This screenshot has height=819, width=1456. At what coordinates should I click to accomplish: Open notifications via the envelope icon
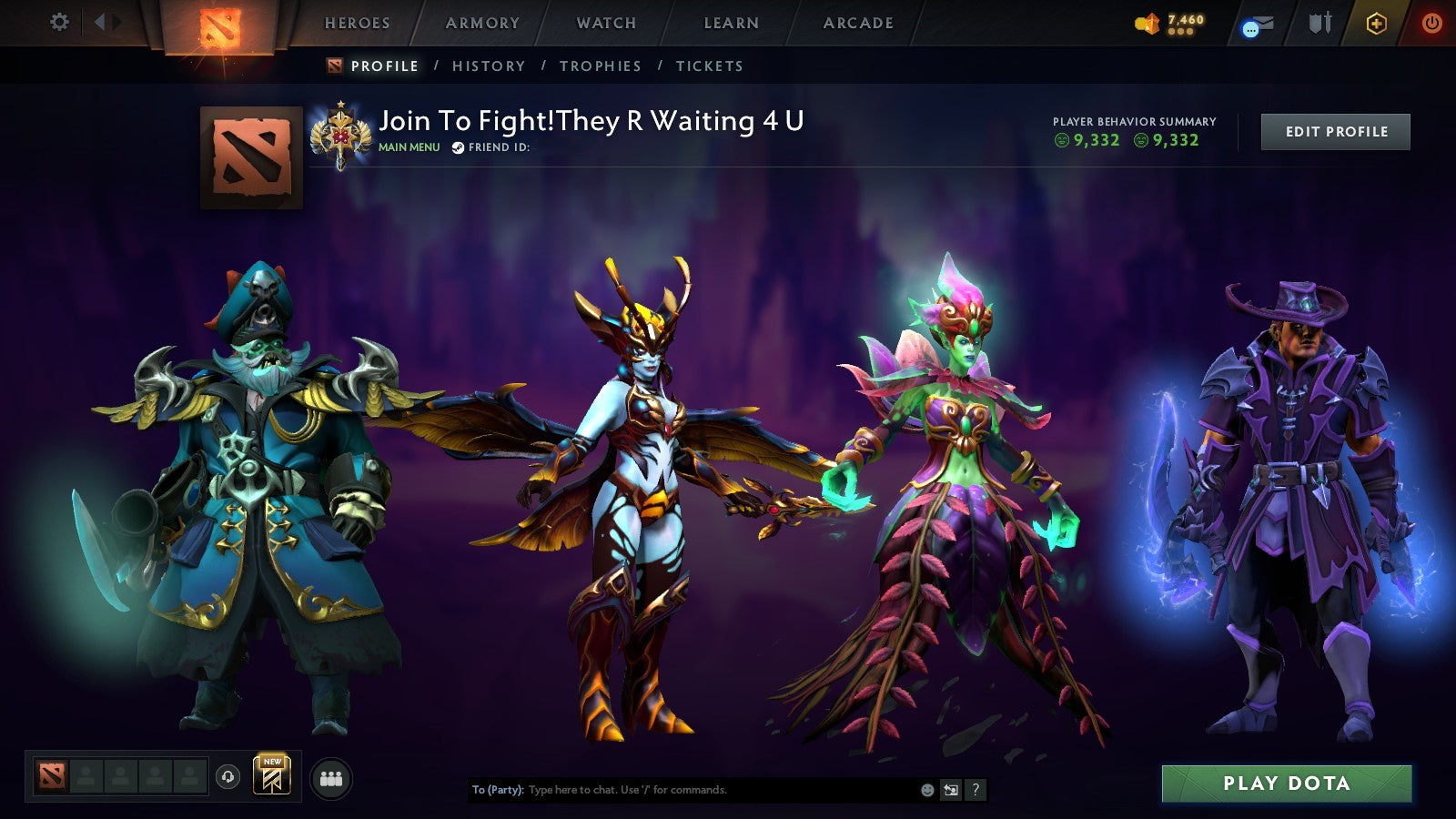pos(1257,23)
